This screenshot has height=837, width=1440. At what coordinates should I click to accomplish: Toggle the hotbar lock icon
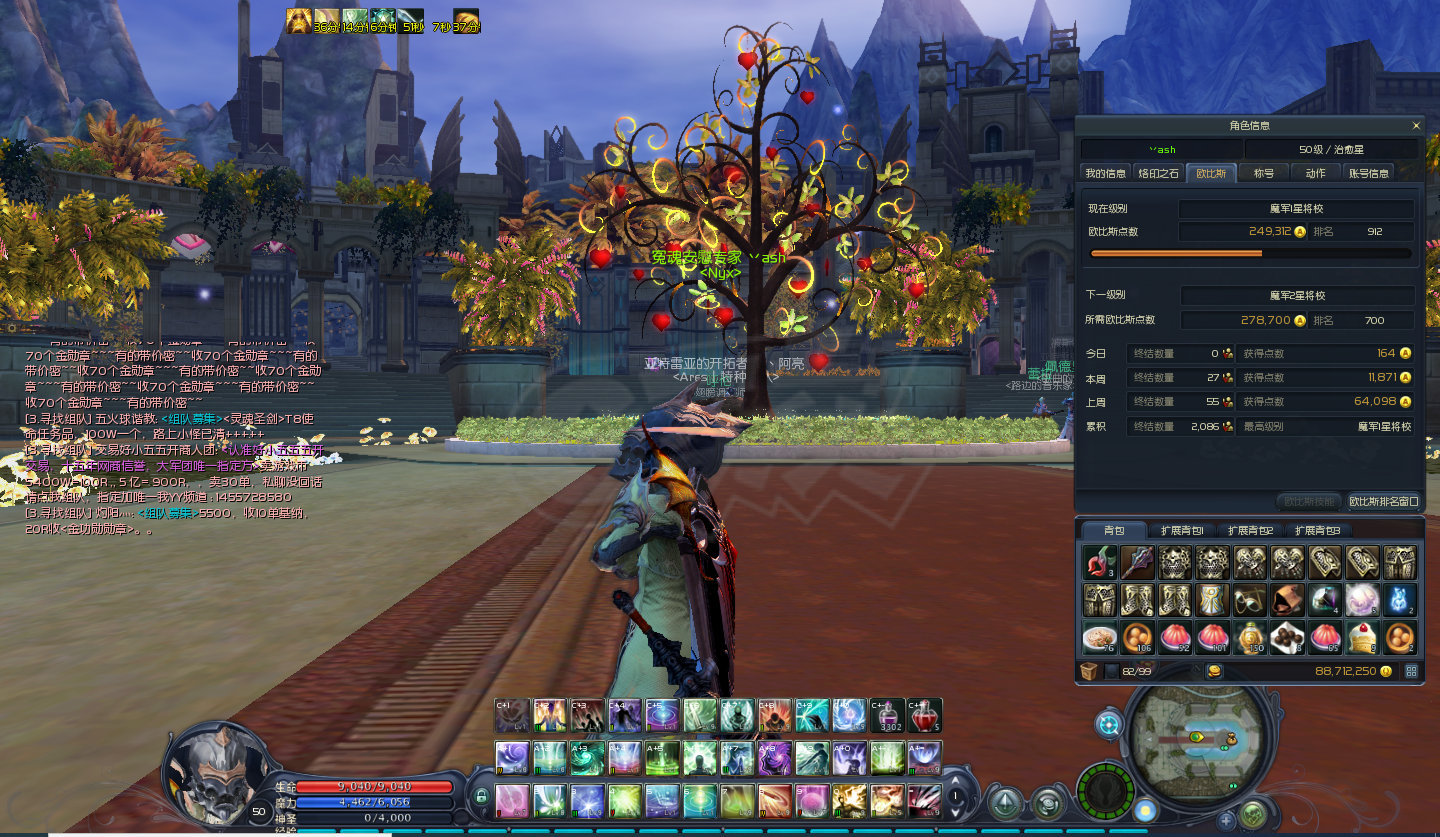pos(481,797)
